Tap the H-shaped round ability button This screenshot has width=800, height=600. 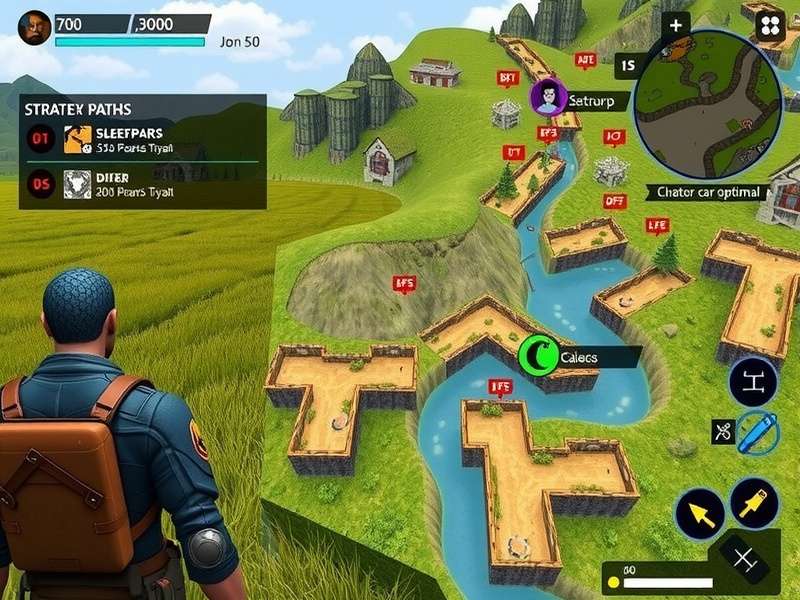pyautogui.click(x=753, y=381)
